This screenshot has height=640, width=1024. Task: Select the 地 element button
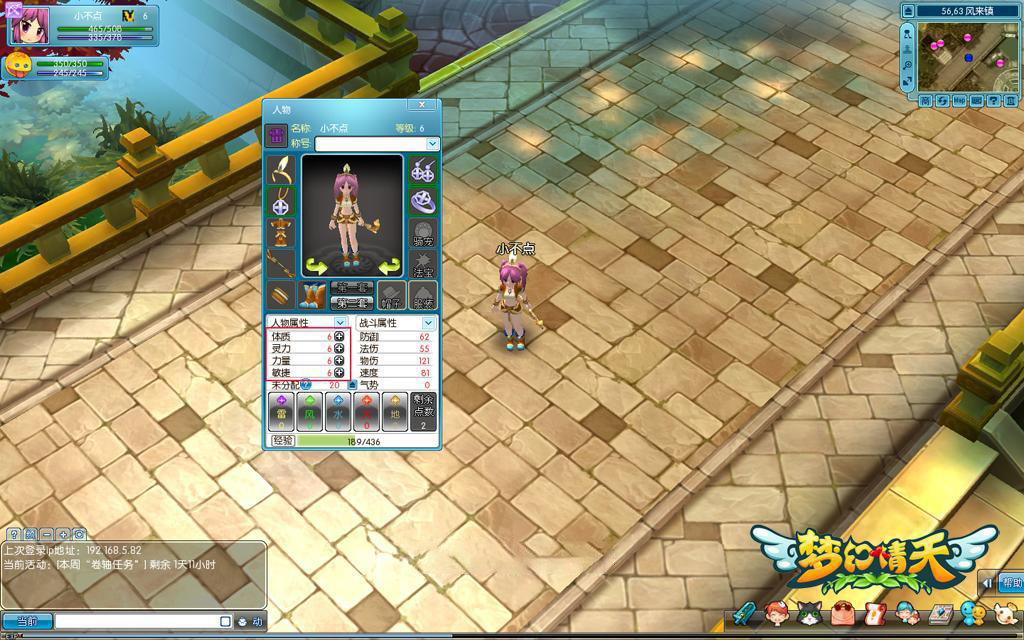point(395,411)
